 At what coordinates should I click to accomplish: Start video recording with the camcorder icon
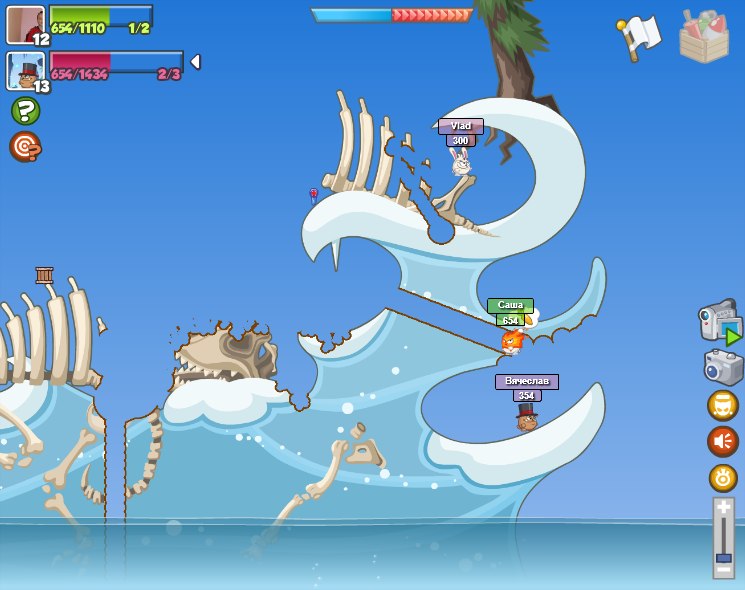720,324
